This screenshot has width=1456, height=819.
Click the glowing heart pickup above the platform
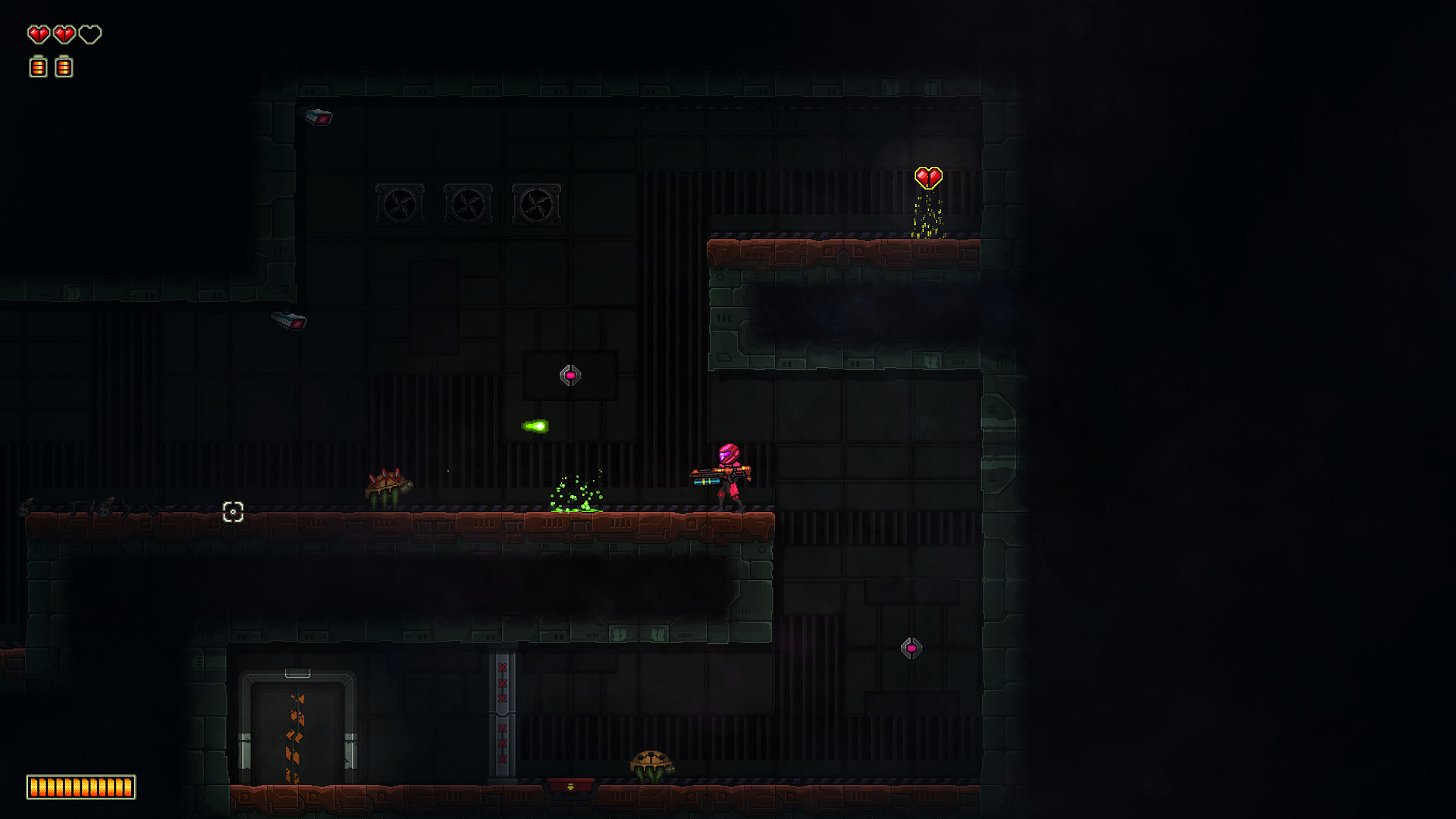click(929, 177)
